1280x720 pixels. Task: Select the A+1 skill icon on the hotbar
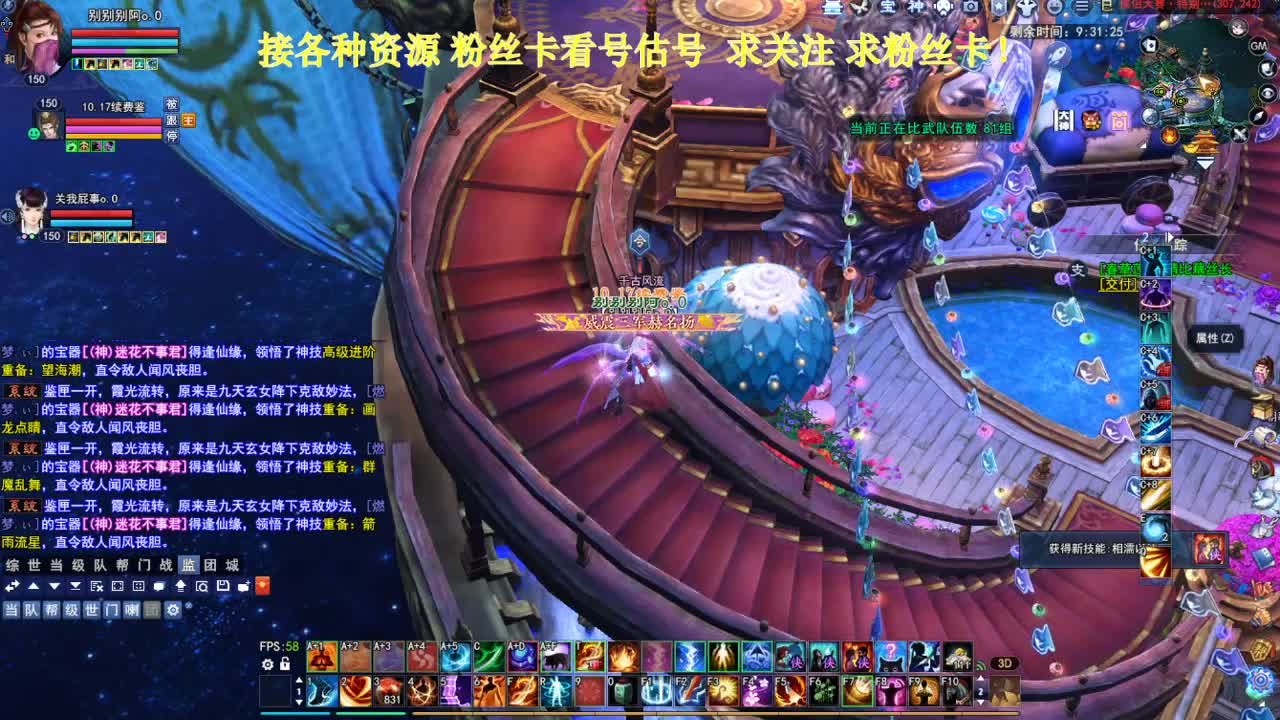tap(322, 656)
